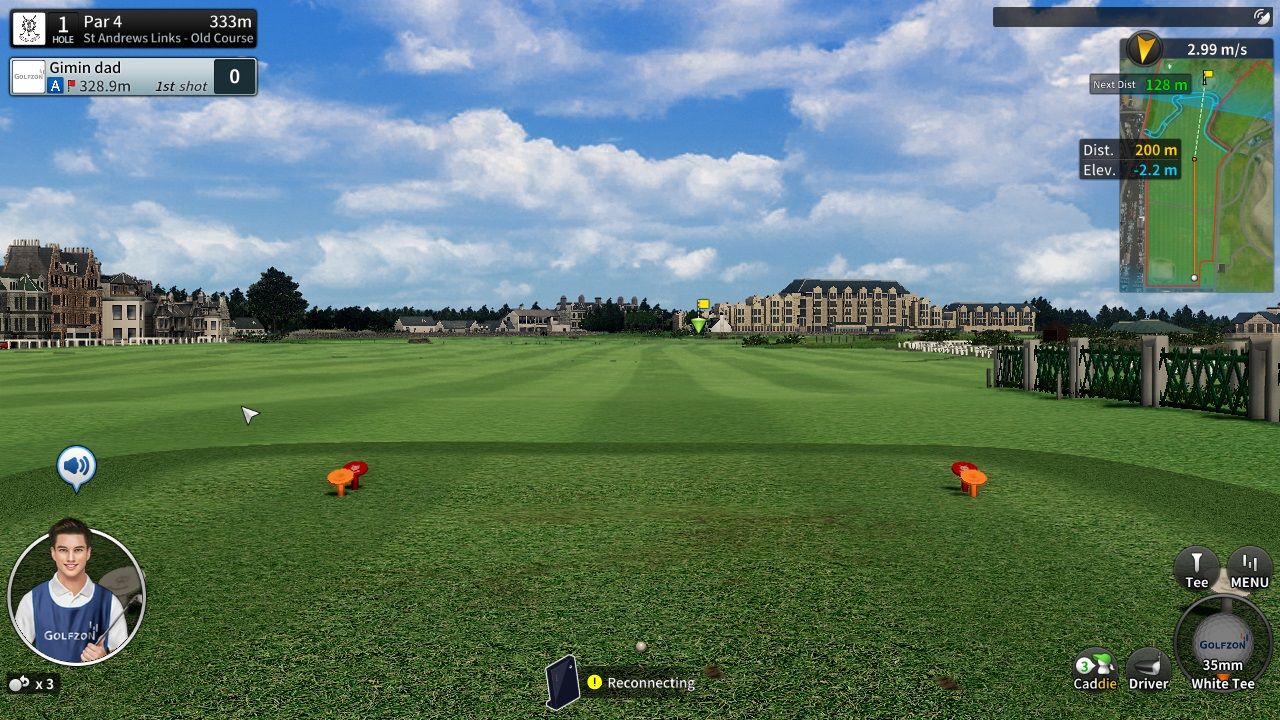
Task: Mute the course sound with the speaker icon
Action: pyautogui.click(x=76, y=463)
